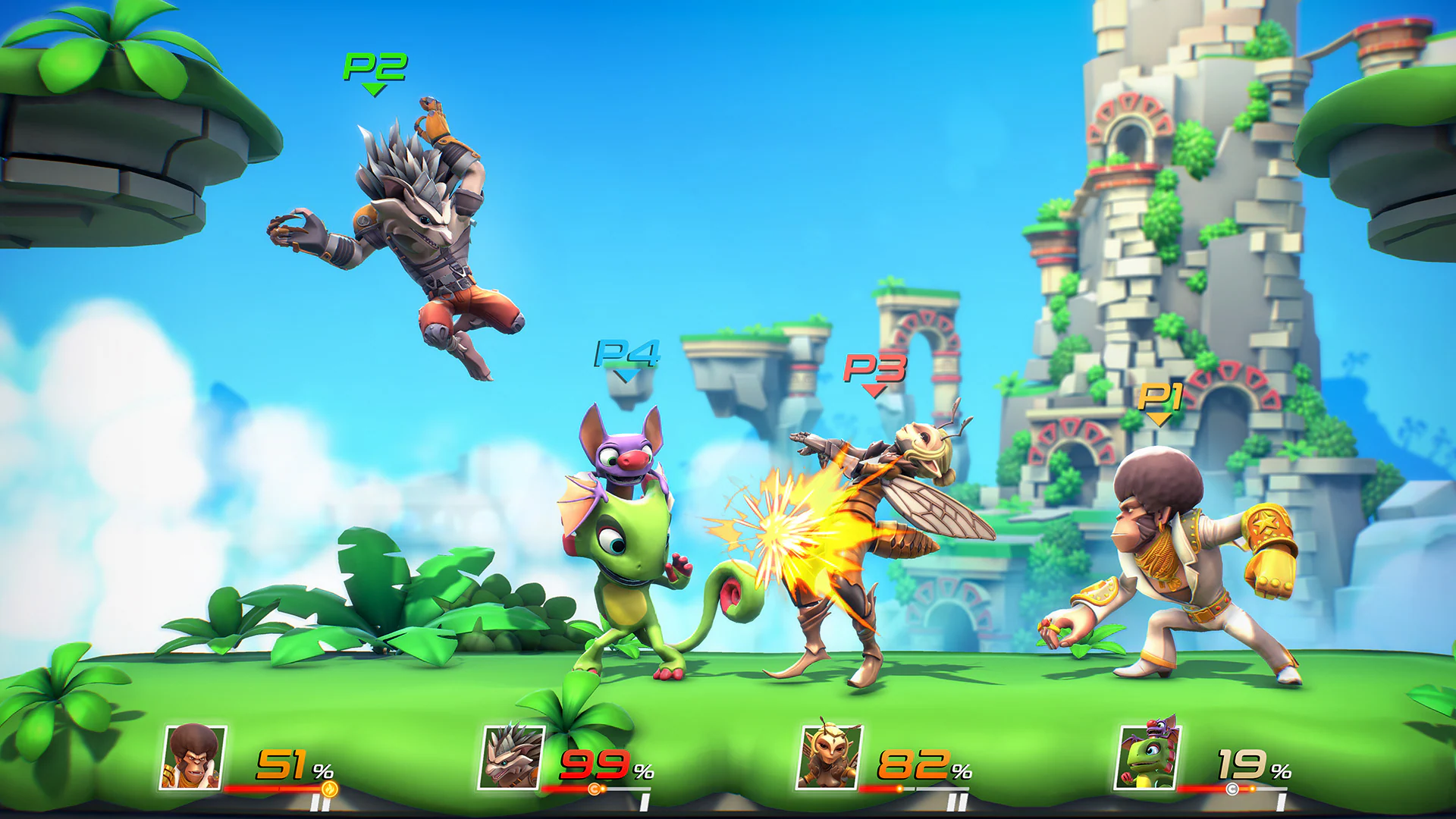Select the Yooka-Laylee portrait in the HUD
The height and width of the screenshot is (819, 1456).
1147,759
